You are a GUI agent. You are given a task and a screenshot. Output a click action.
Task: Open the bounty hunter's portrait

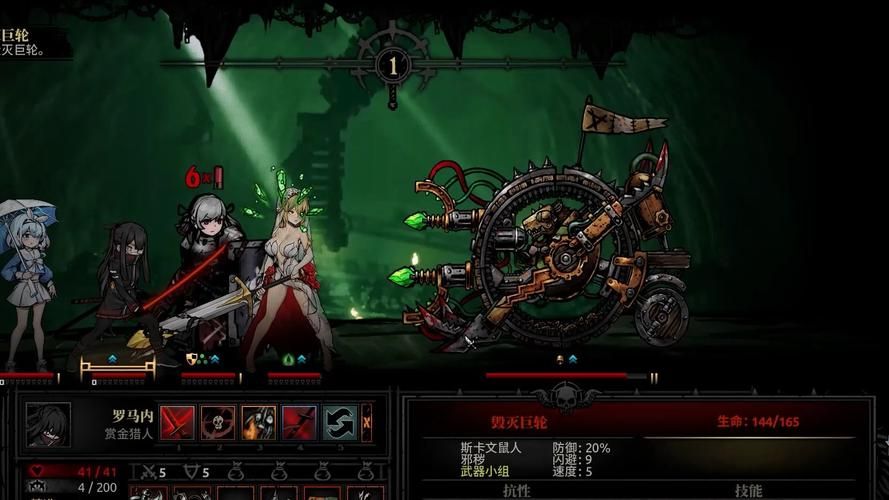click(x=48, y=424)
